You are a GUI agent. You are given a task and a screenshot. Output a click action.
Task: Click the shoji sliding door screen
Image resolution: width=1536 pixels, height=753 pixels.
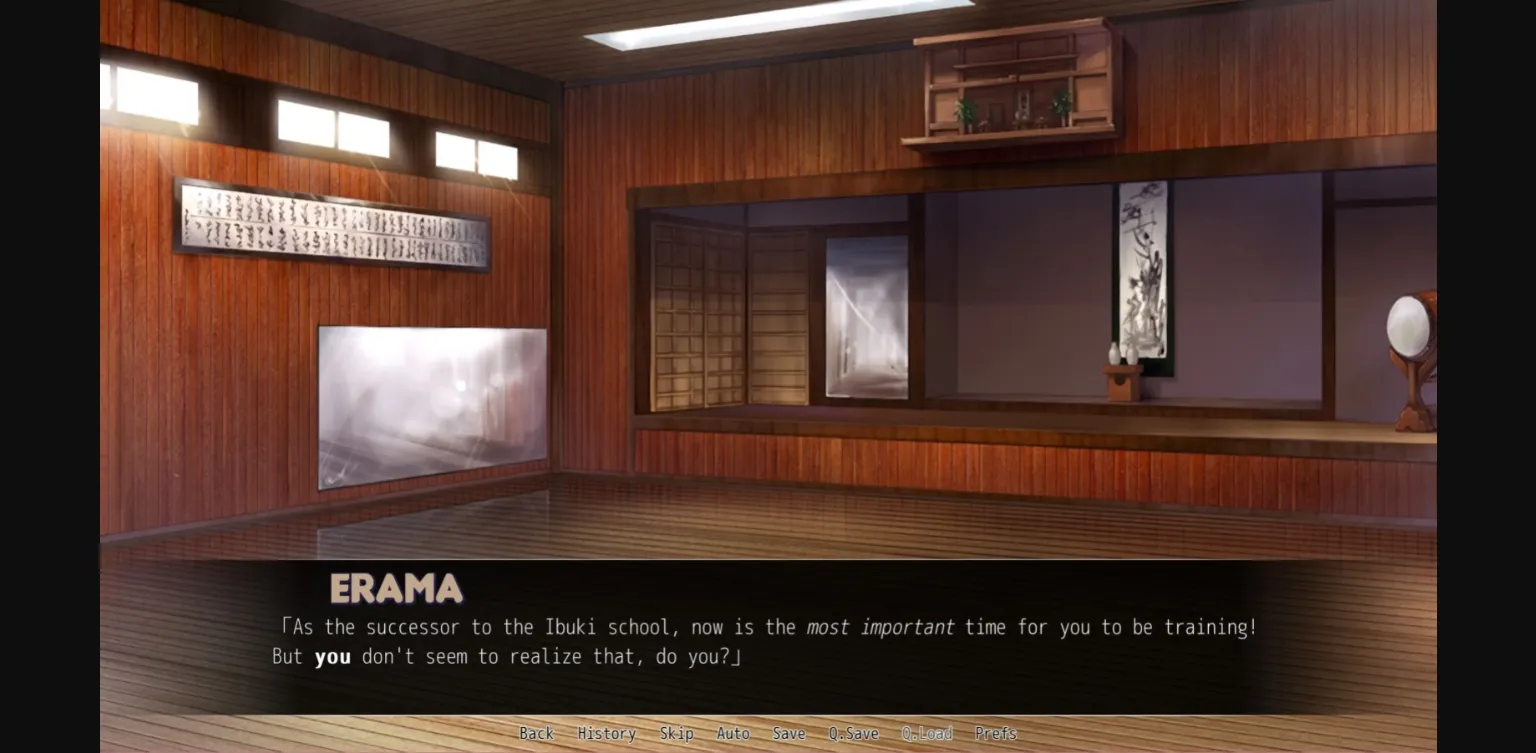point(730,310)
